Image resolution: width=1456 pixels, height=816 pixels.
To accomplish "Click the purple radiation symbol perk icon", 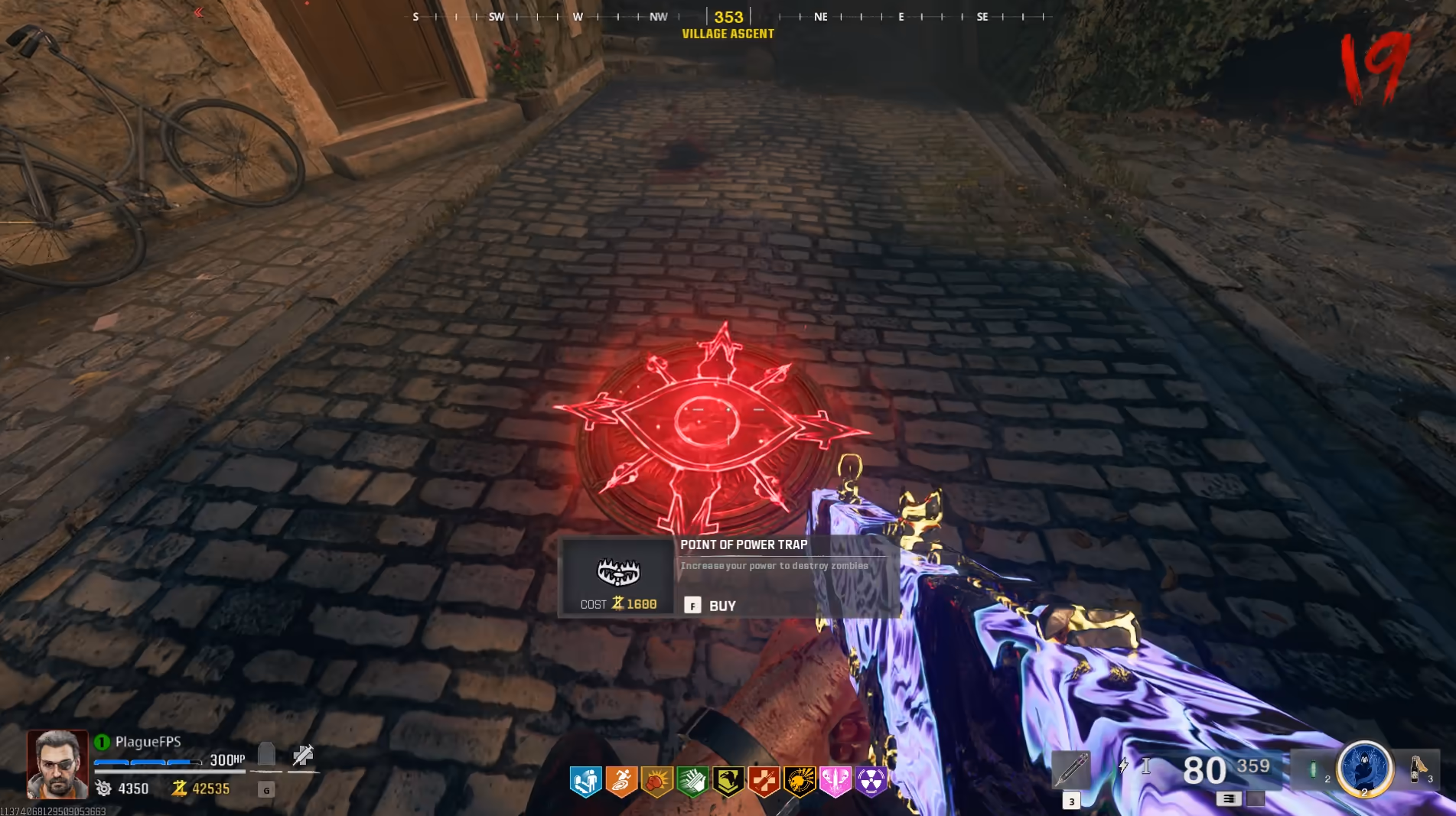I will point(871,782).
